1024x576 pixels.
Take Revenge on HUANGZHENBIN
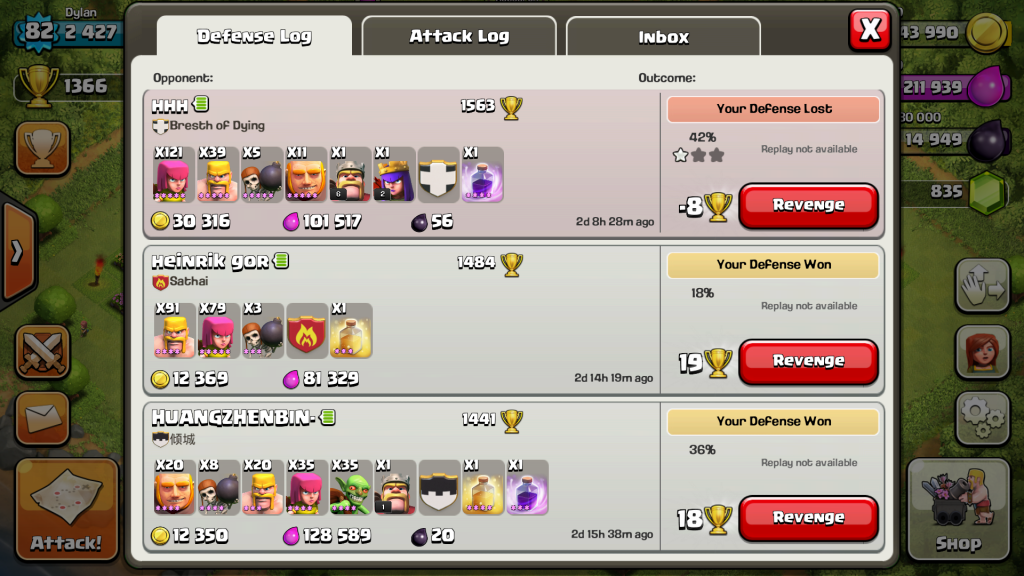point(808,518)
